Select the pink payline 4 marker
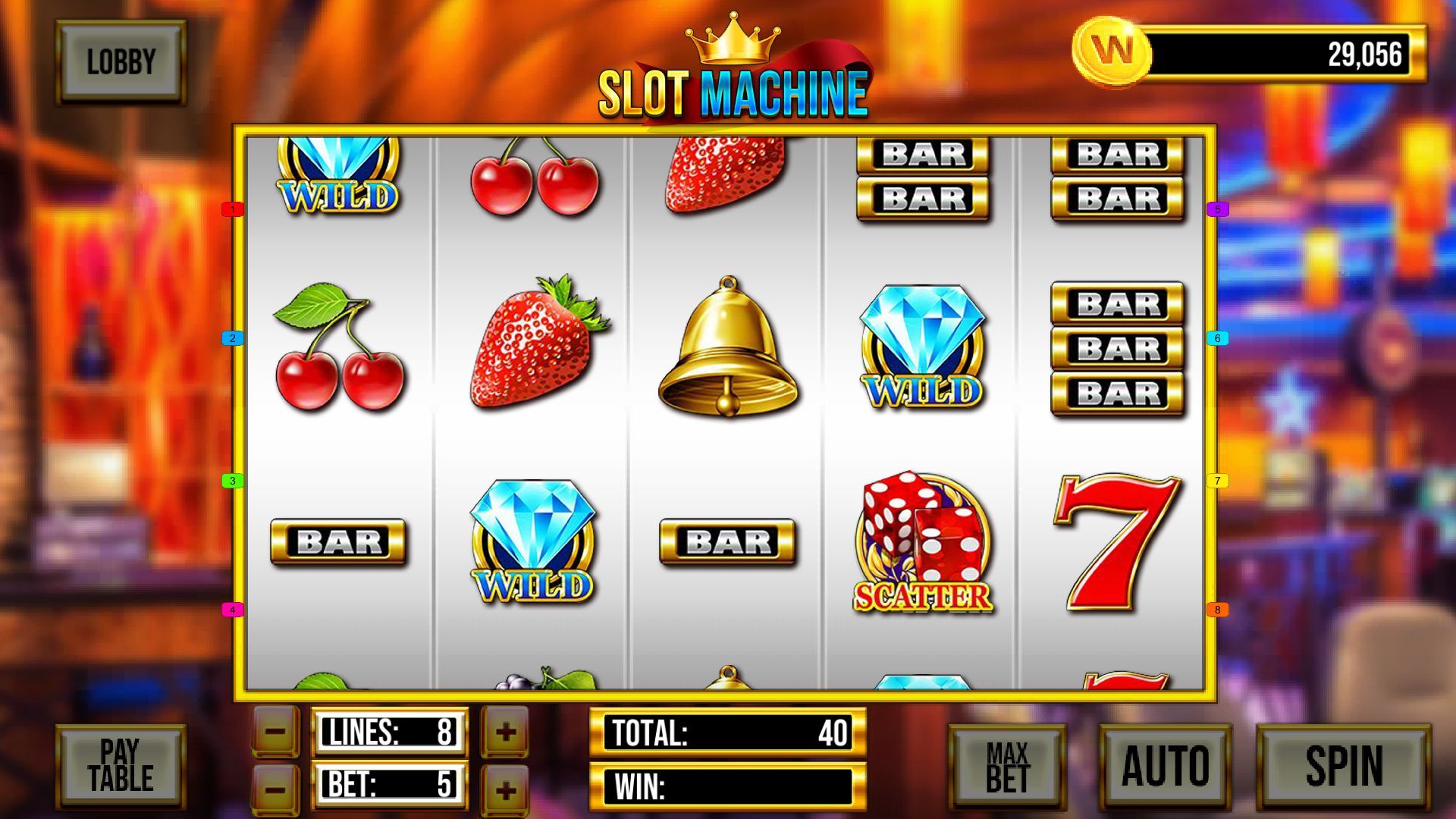Image resolution: width=1456 pixels, height=819 pixels. coord(232,610)
